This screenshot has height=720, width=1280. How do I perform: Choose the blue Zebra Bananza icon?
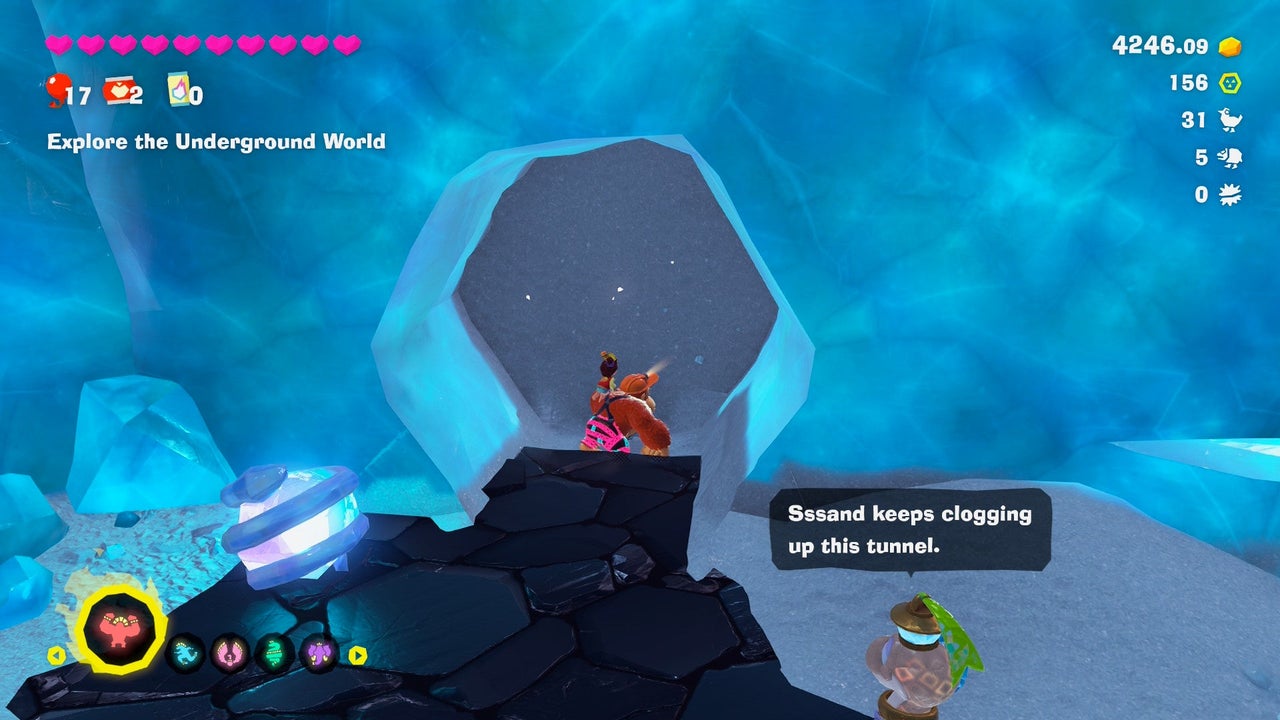pyautogui.click(x=185, y=654)
